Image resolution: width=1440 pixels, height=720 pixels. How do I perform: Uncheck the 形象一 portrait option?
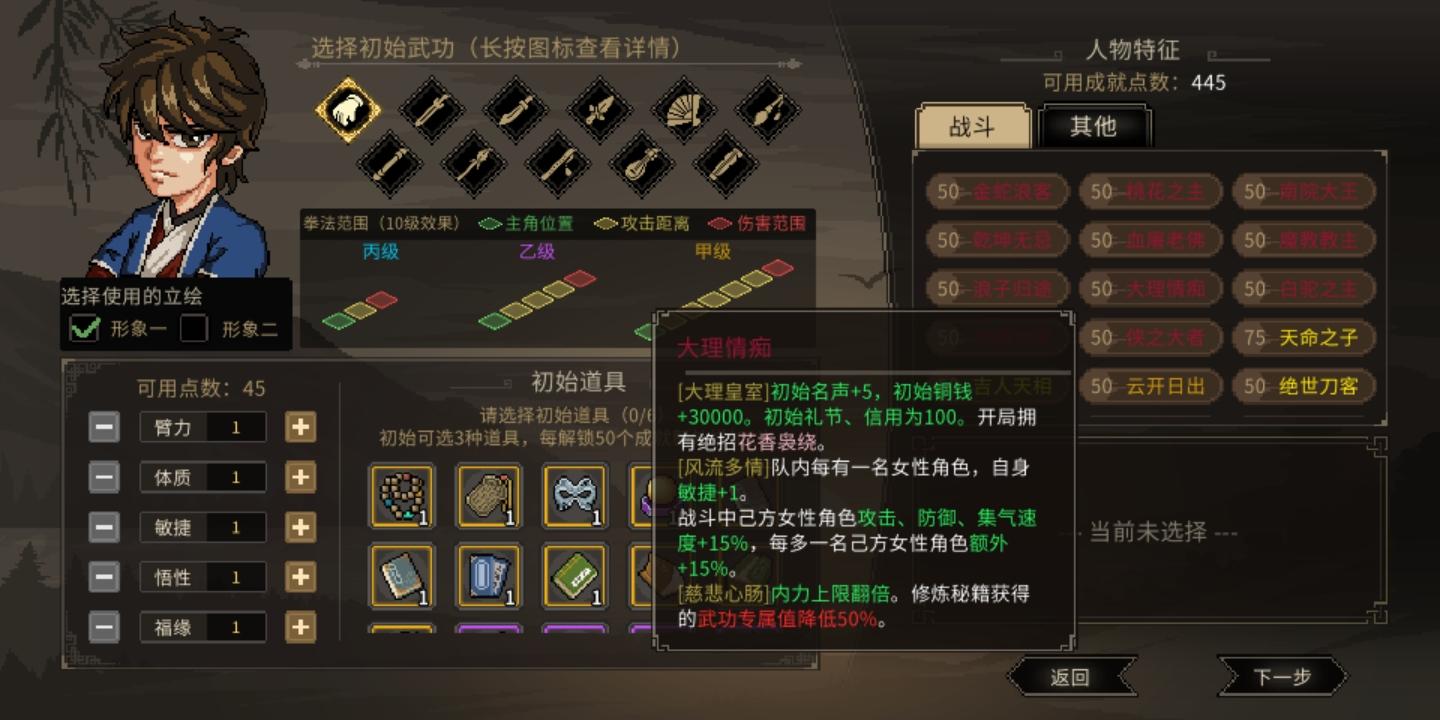pos(85,328)
